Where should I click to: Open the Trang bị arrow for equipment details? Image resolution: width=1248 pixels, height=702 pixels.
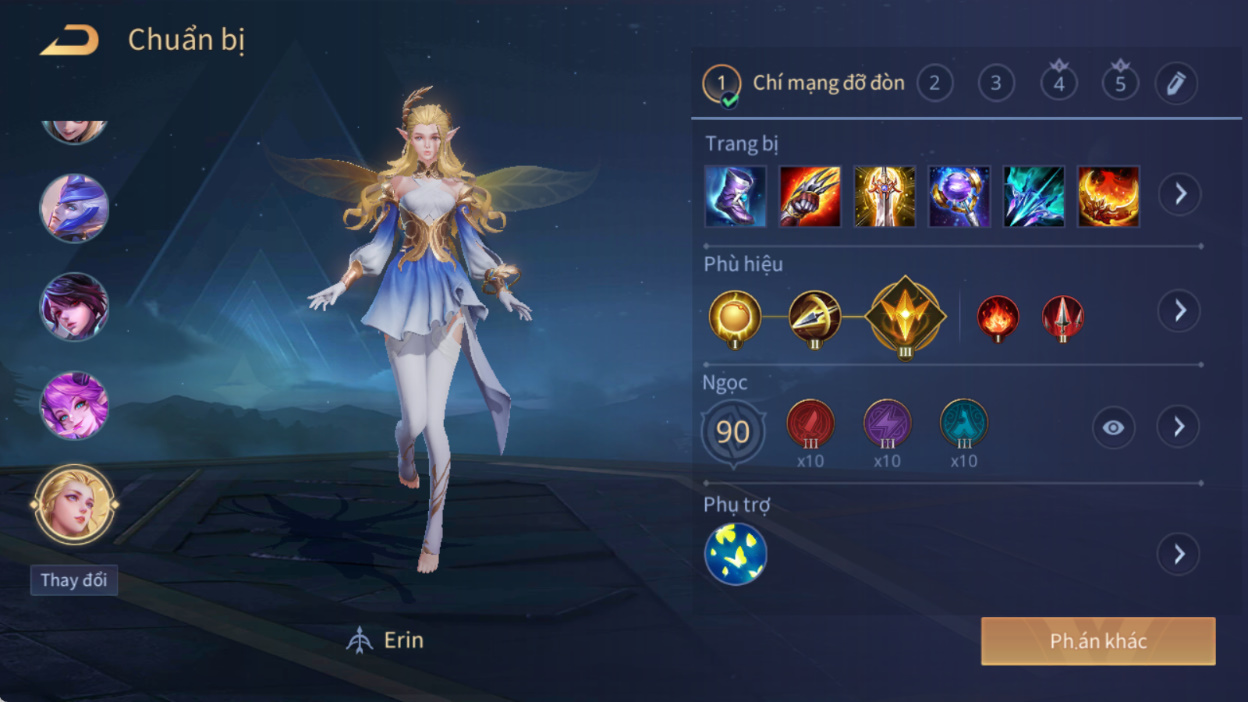point(1179,194)
